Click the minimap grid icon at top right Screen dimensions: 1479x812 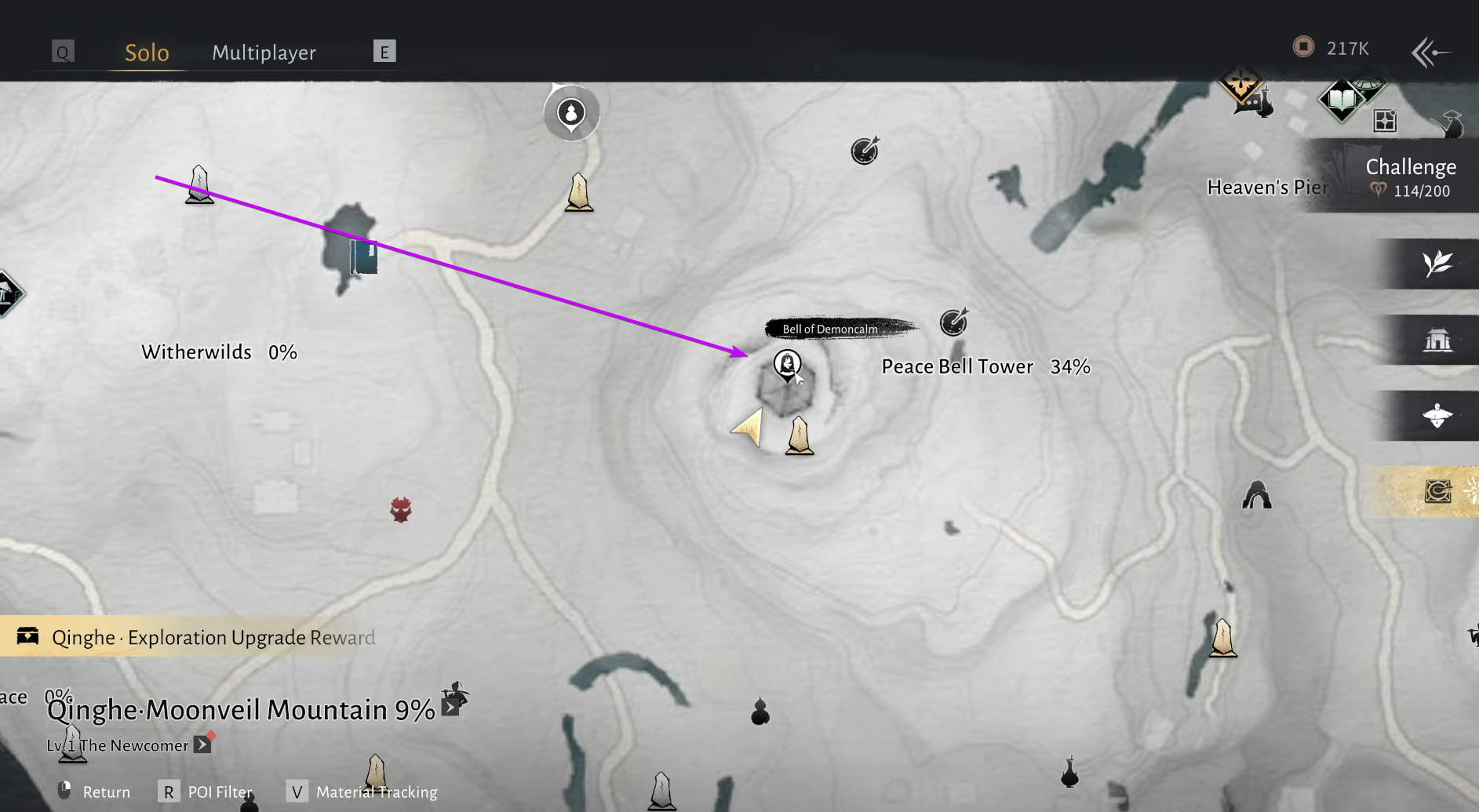(x=1386, y=120)
